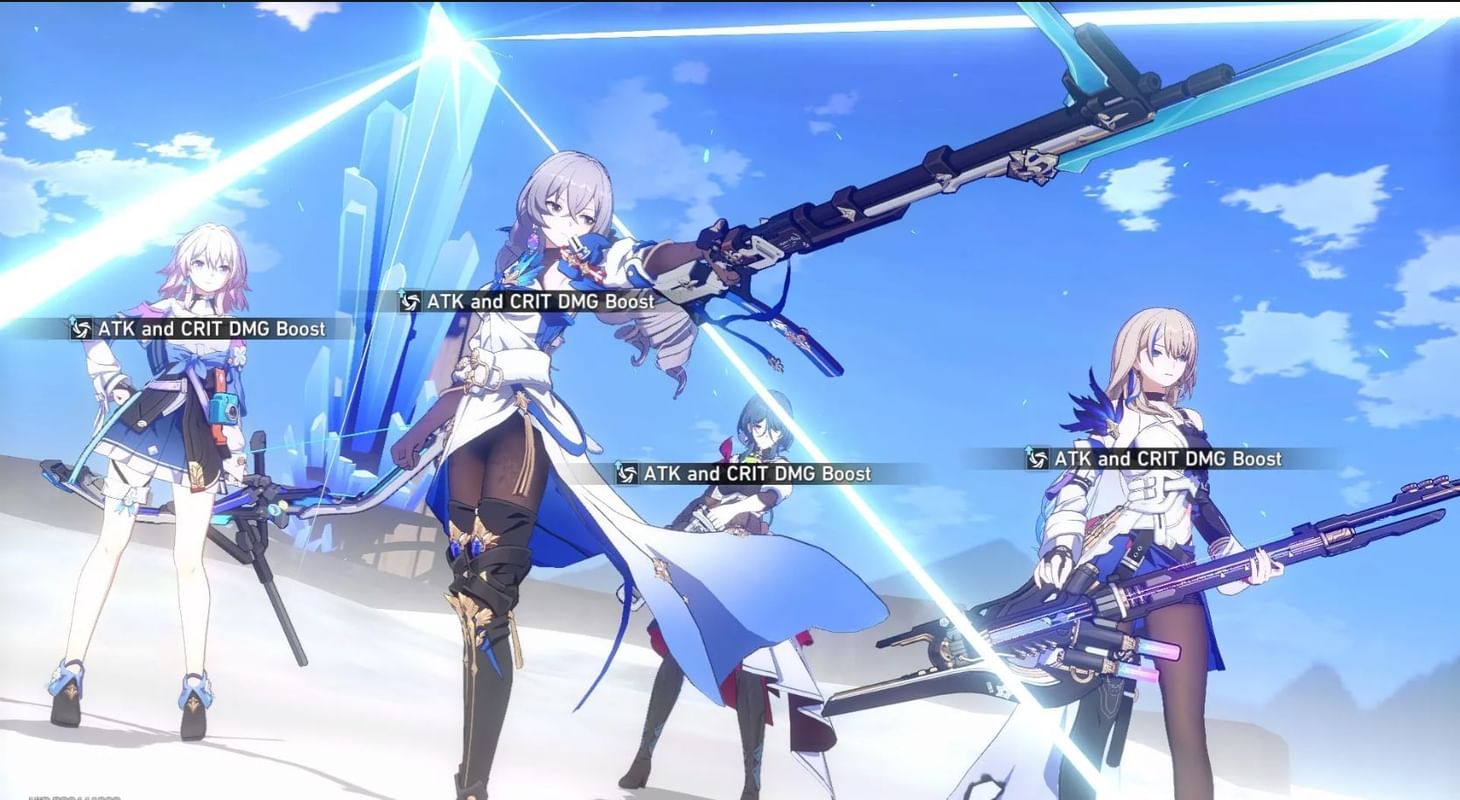Select Bronya's ATK and CRIT DMG Boost icon
1460x800 pixels.
410,301
